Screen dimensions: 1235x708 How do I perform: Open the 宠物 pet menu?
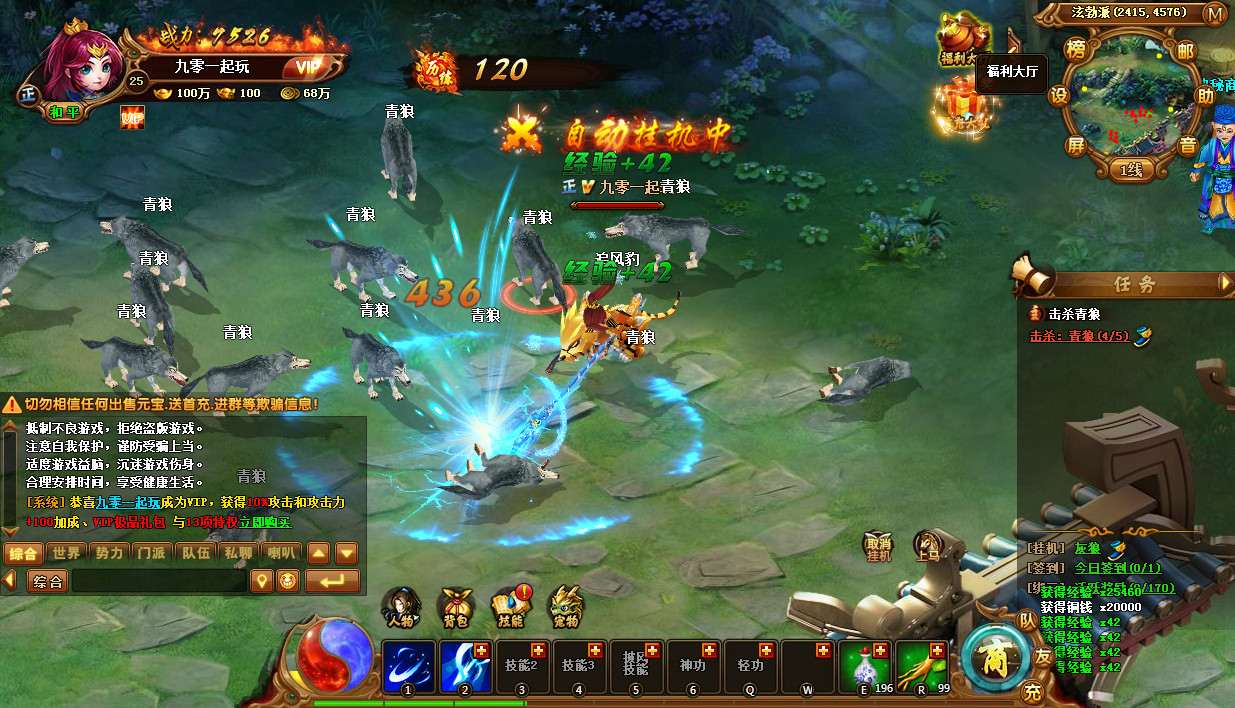pyautogui.click(x=565, y=605)
